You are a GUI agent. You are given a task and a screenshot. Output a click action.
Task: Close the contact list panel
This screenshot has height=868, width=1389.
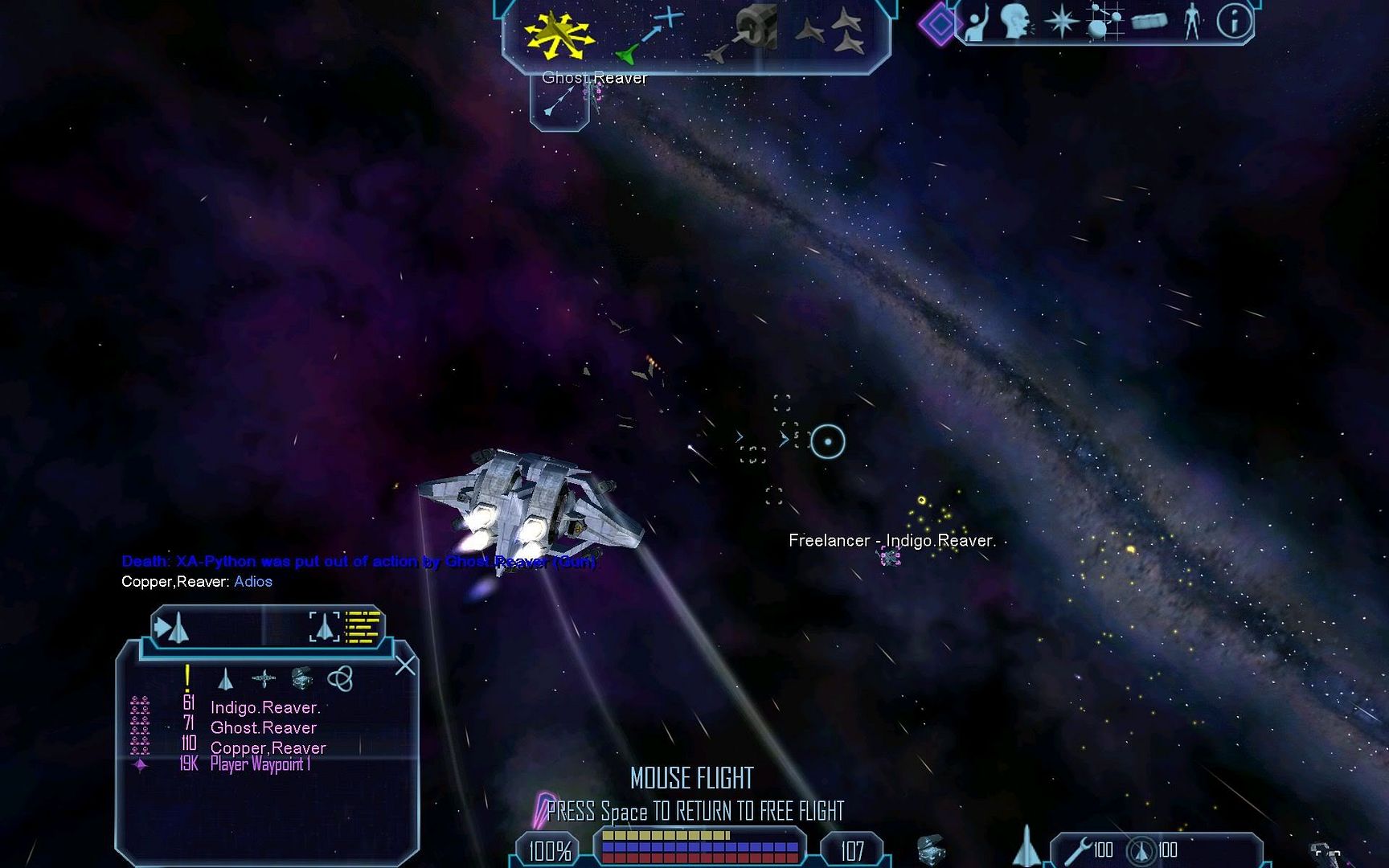tap(405, 665)
